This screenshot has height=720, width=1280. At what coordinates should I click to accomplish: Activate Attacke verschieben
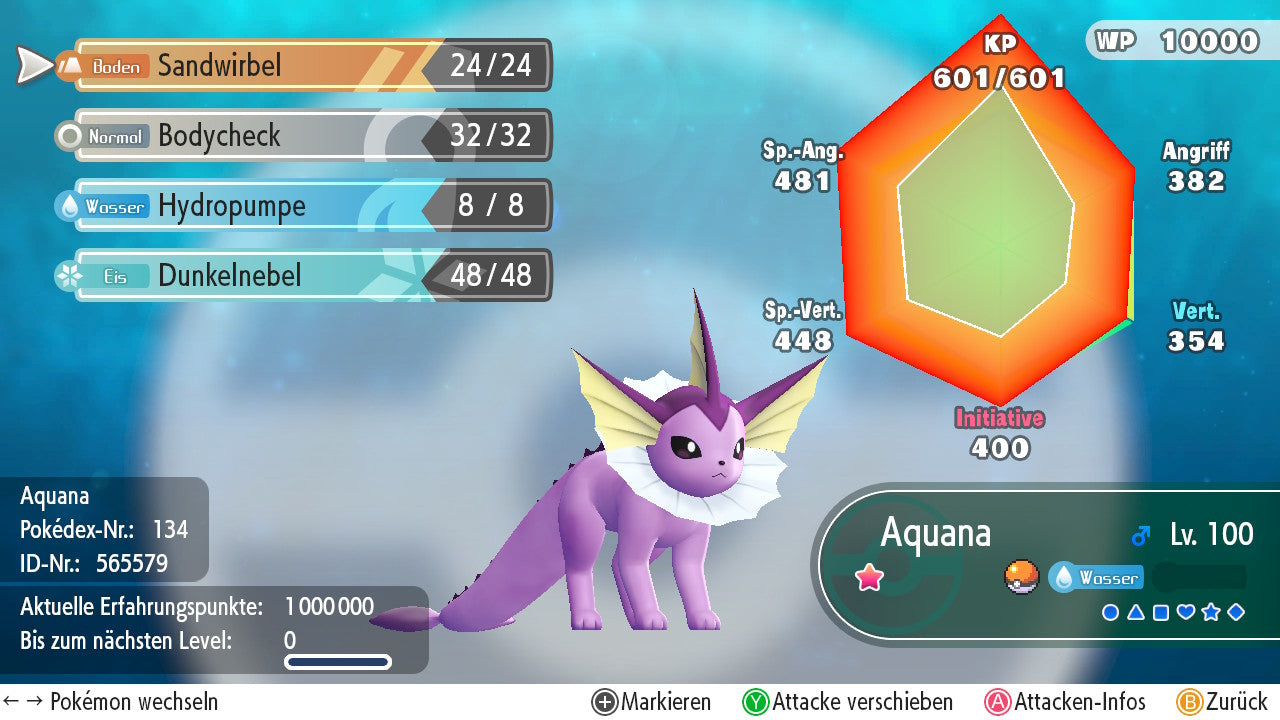[848, 702]
